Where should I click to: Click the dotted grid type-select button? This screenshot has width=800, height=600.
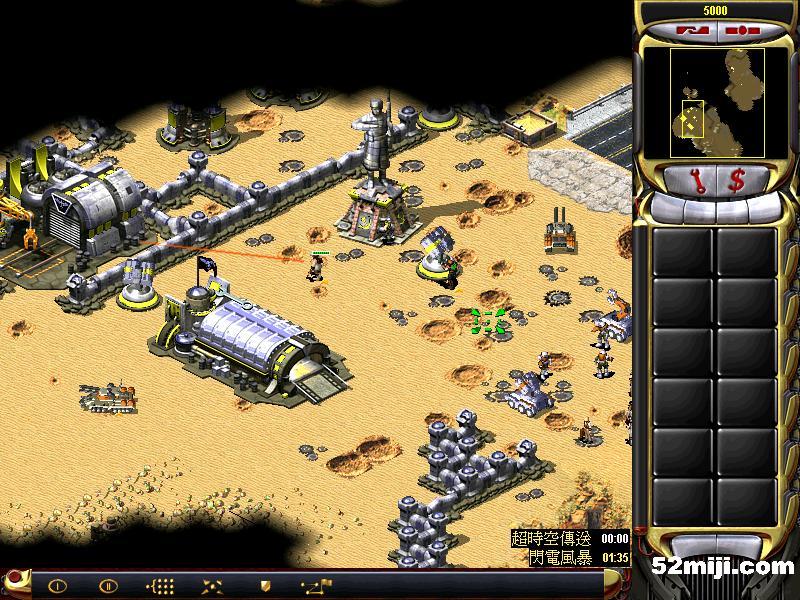[x=160, y=586]
